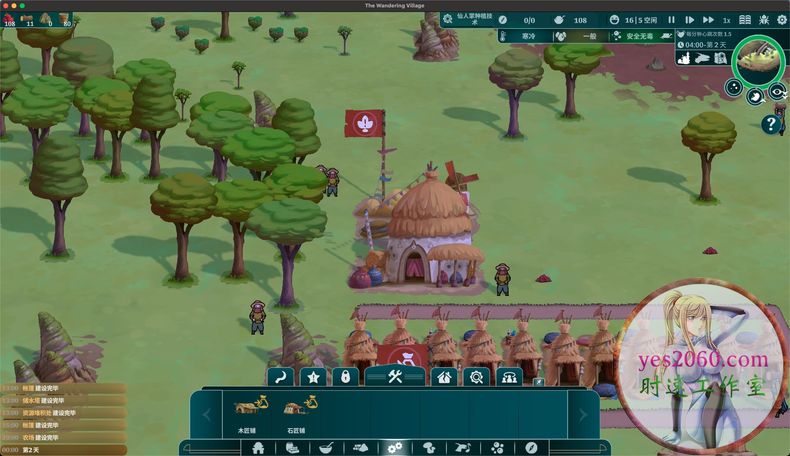
Task: Select the padlock tool tab
Action: [x=345, y=377]
